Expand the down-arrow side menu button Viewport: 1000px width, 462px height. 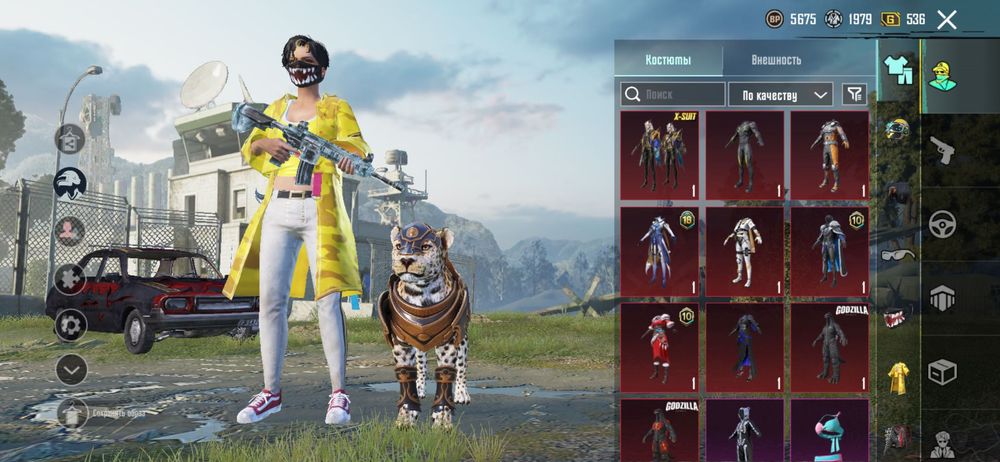click(71, 369)
